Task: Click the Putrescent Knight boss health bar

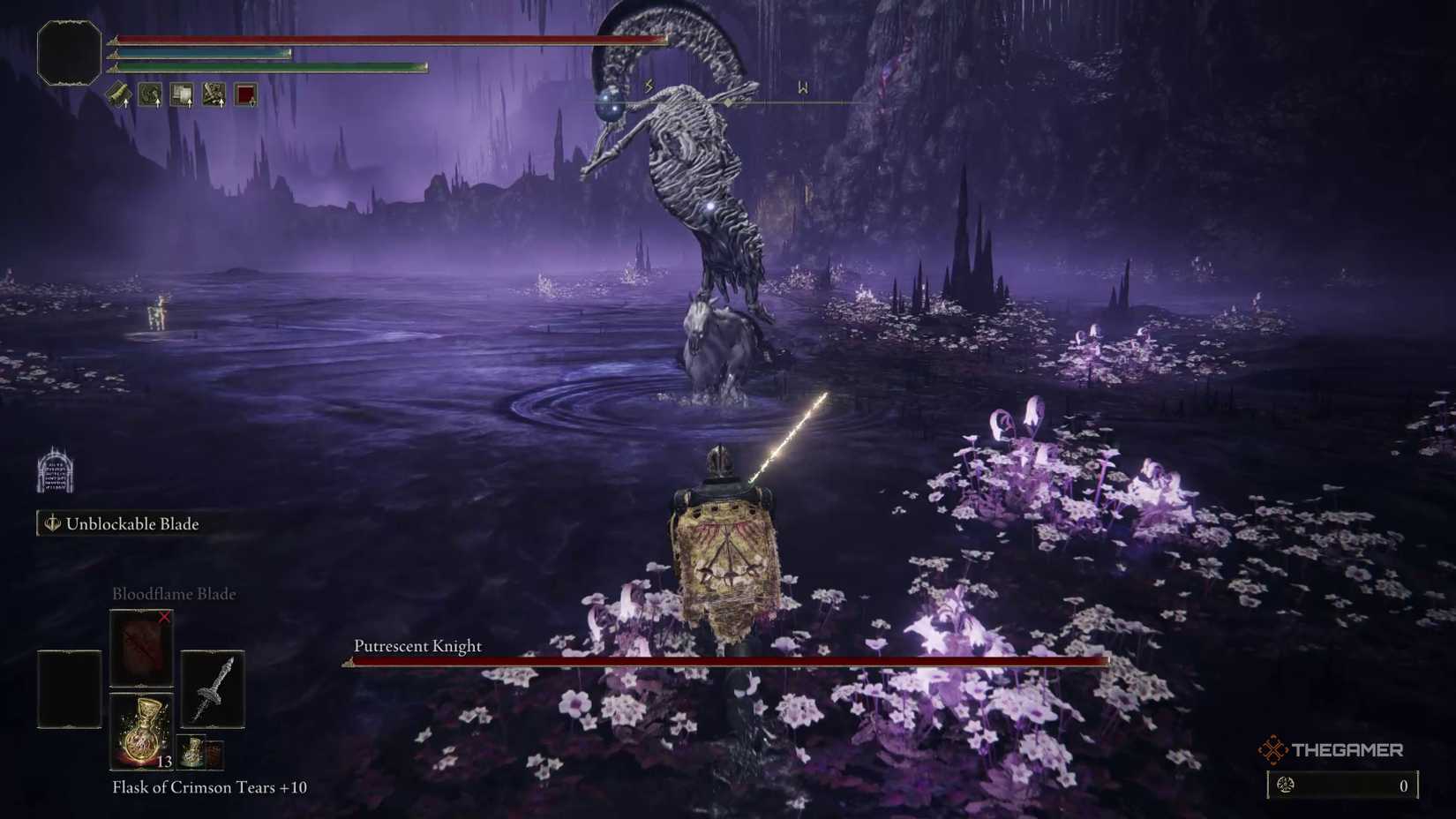Action: coord(724,660)
